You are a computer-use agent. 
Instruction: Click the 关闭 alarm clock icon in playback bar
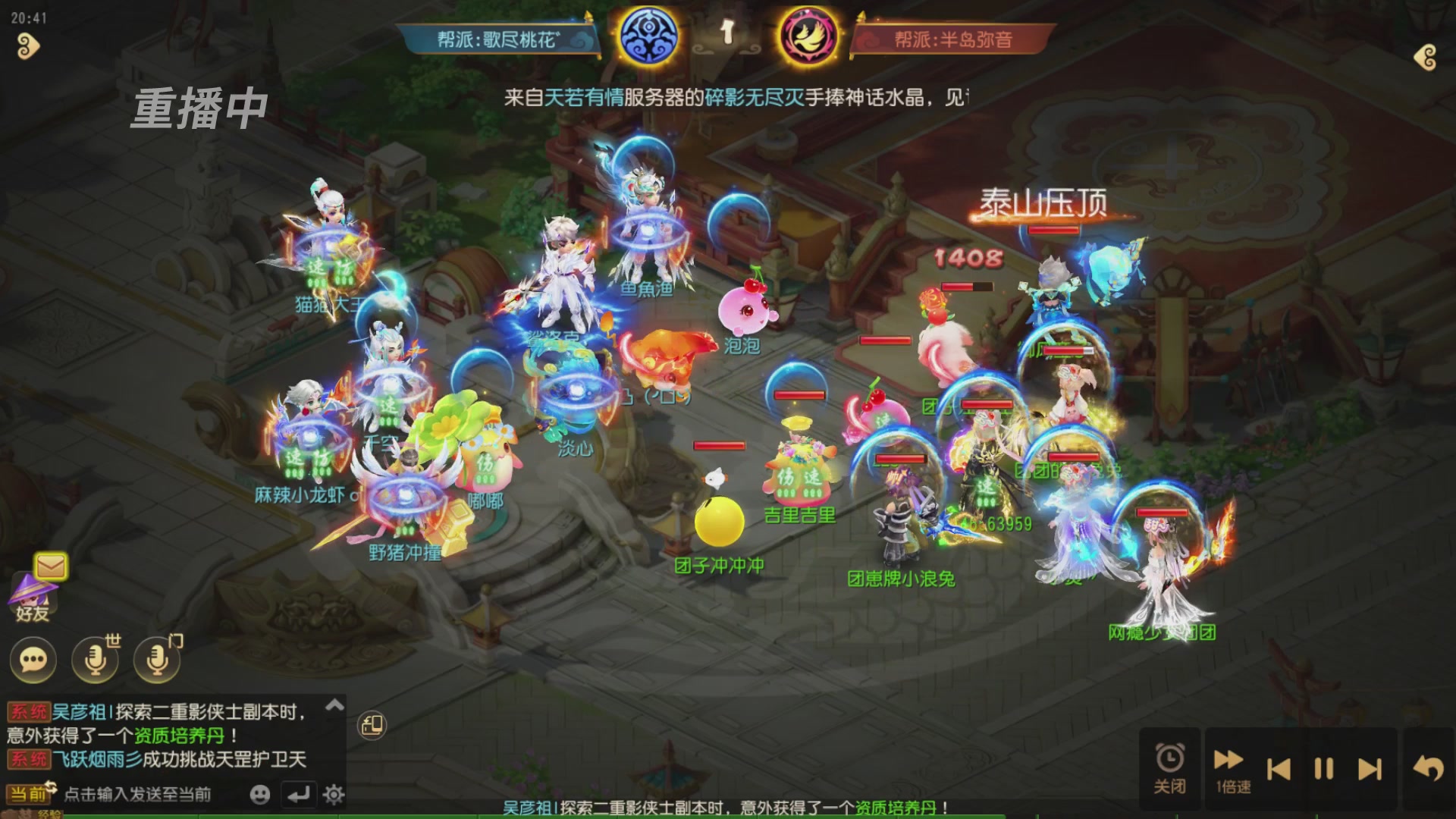[x=1169, y=761]
